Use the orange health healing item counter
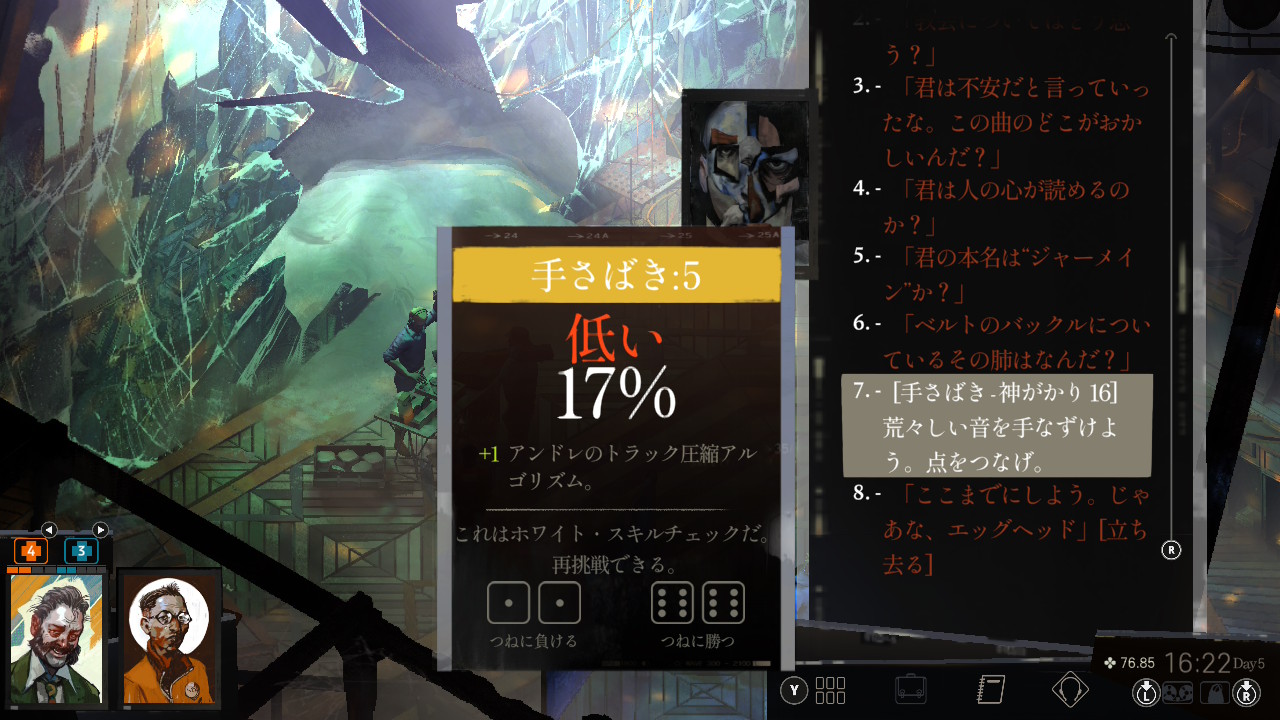 tap(30, 551)
